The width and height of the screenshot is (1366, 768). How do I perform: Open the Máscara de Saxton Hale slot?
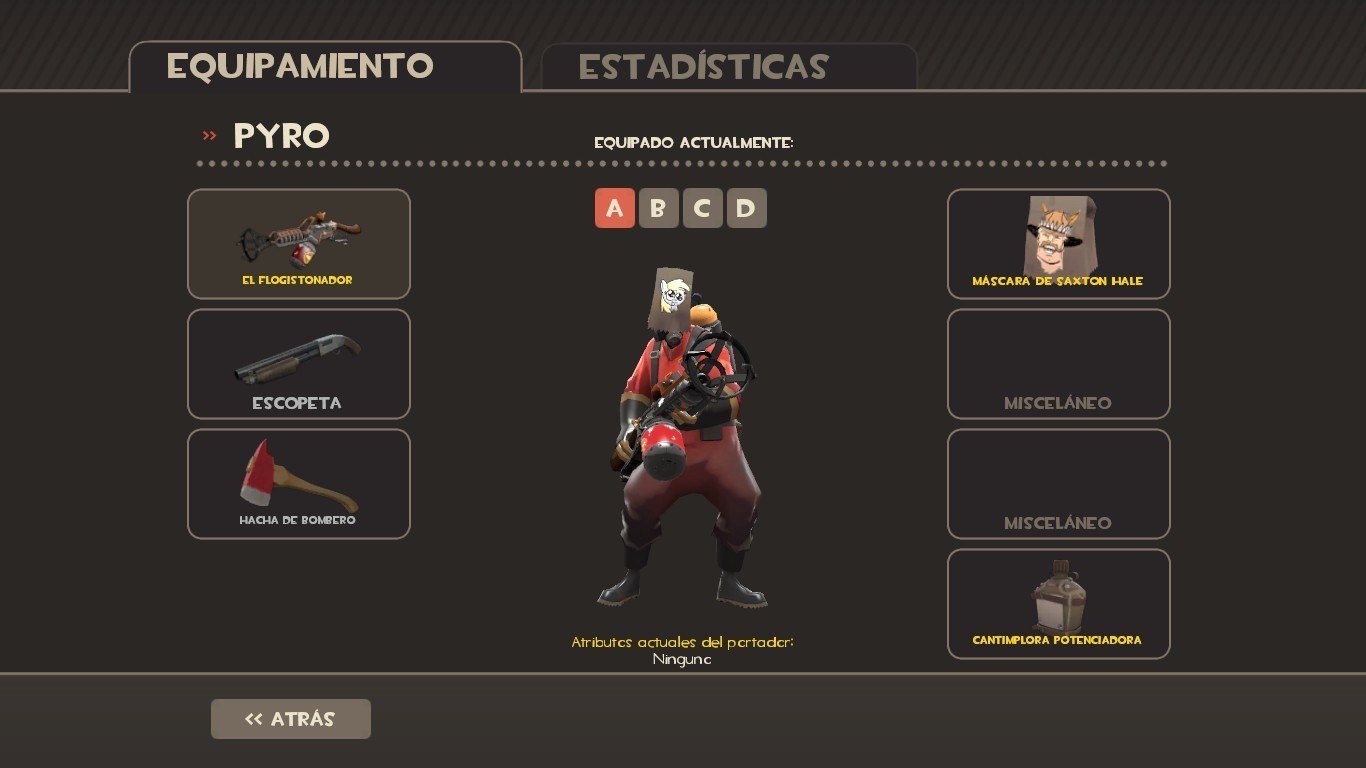click(1058, 244)
